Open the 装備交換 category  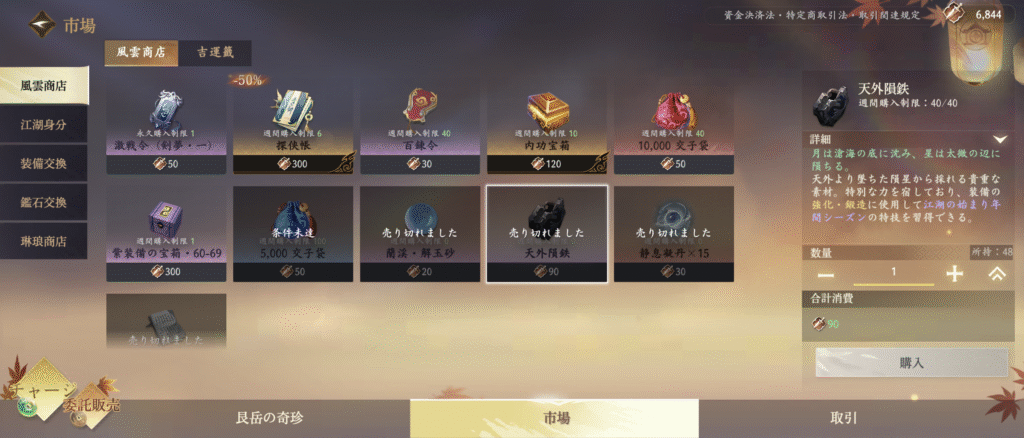(x=44, y=163)
